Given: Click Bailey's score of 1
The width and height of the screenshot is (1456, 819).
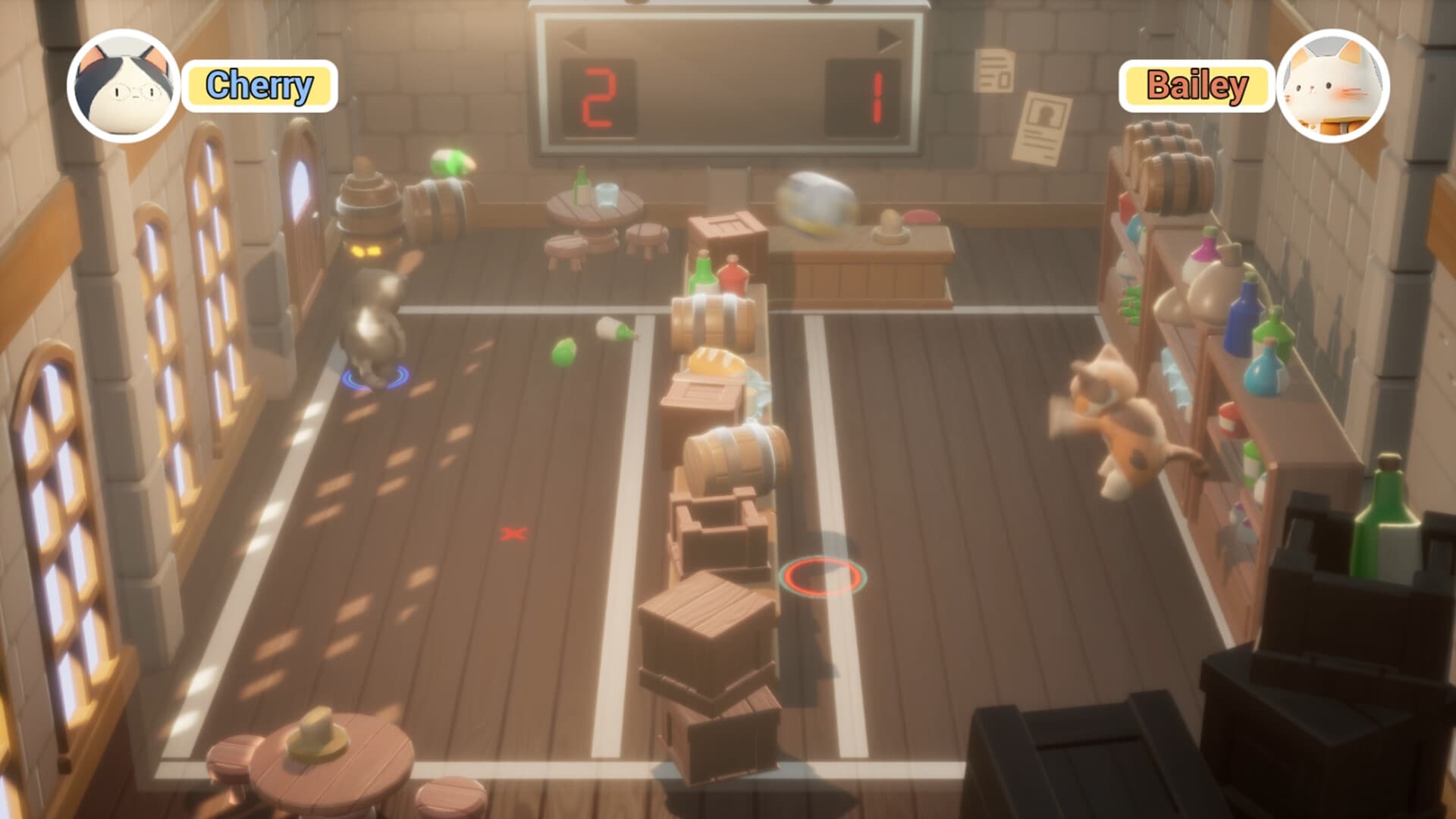Looking at the screenshot, I should point(878,98).
